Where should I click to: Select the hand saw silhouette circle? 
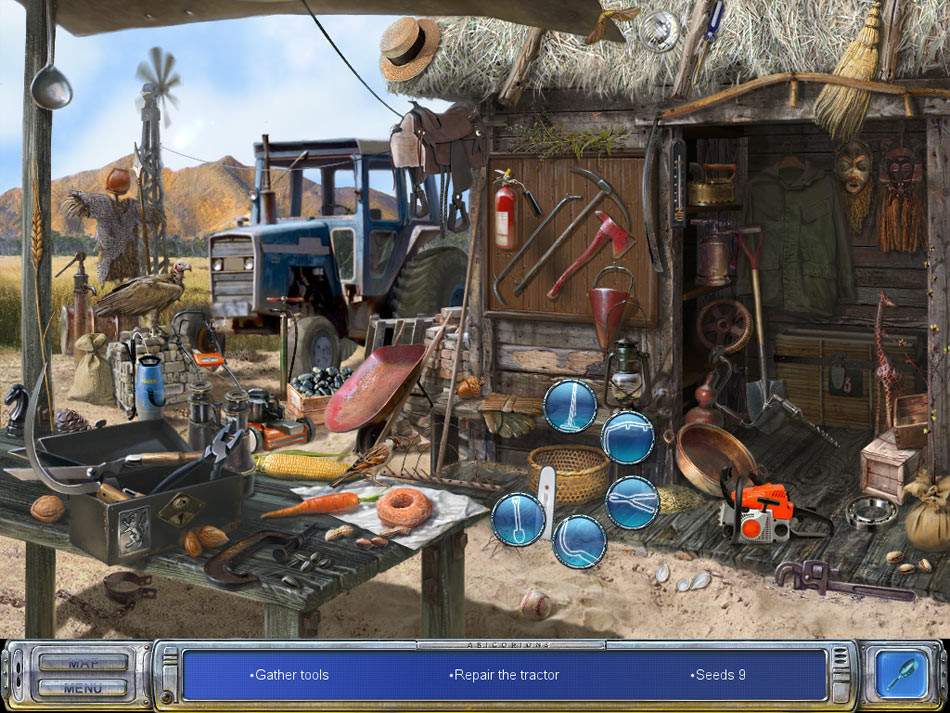628,437
